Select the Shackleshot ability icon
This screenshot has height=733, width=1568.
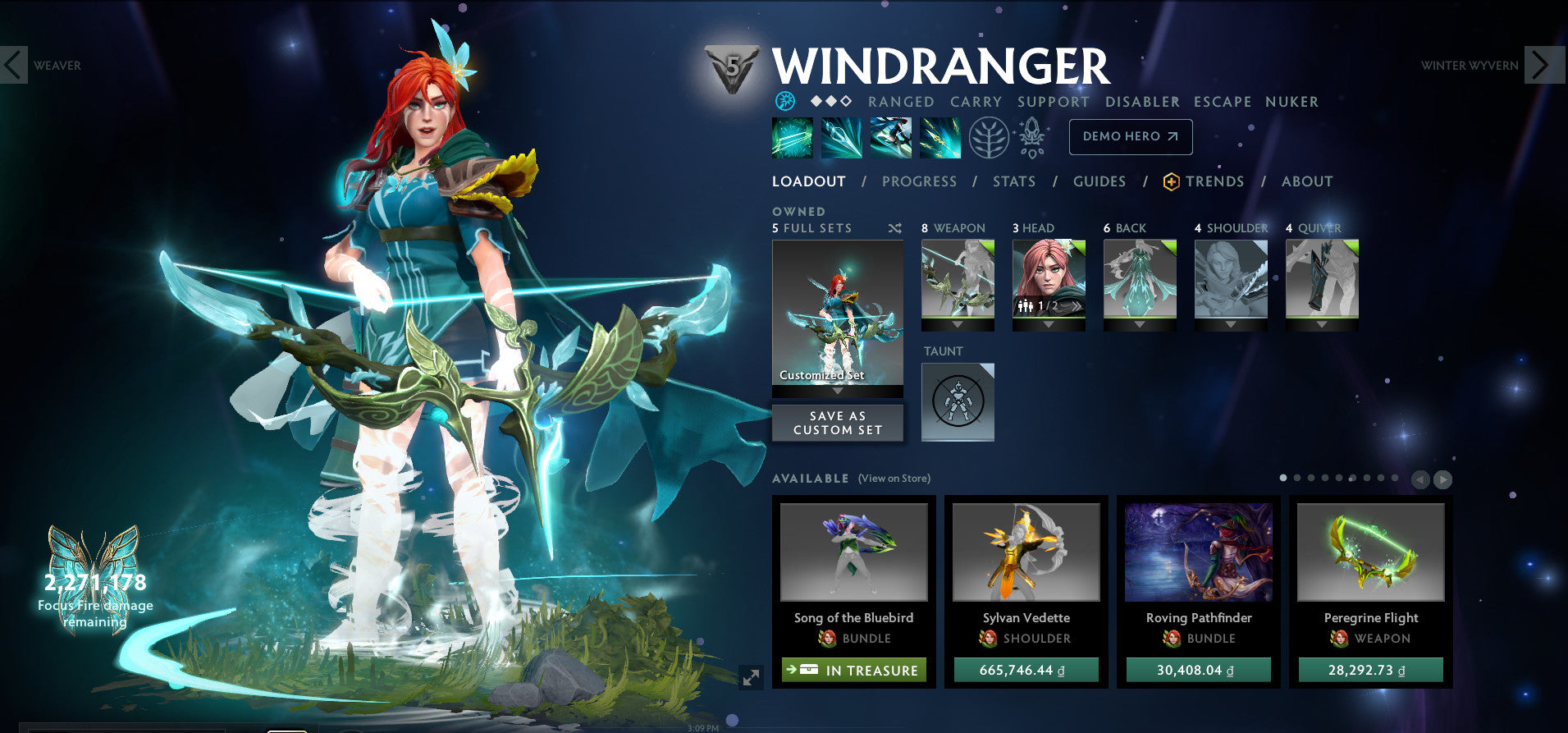pyautogui.click(x=792, y=137)
